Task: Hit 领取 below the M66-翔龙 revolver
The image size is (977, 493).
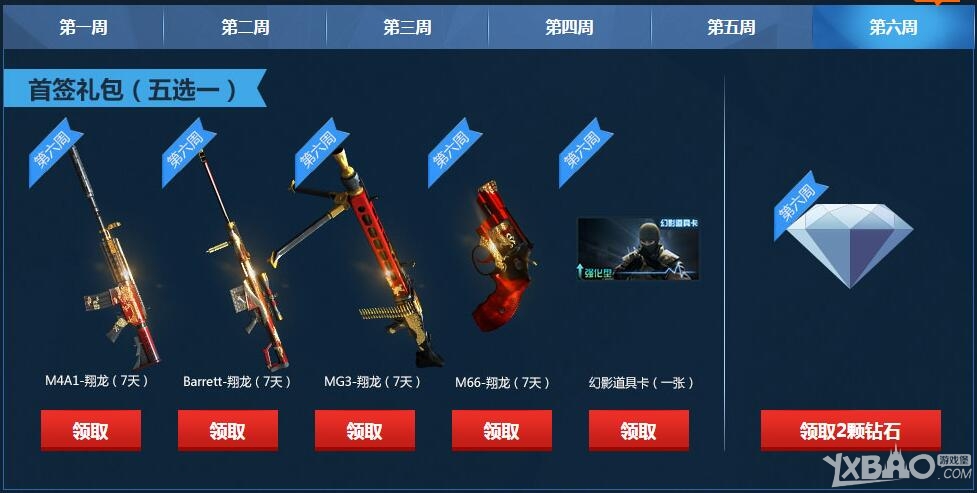Action: pyautogui.click(x=502, y=431)
